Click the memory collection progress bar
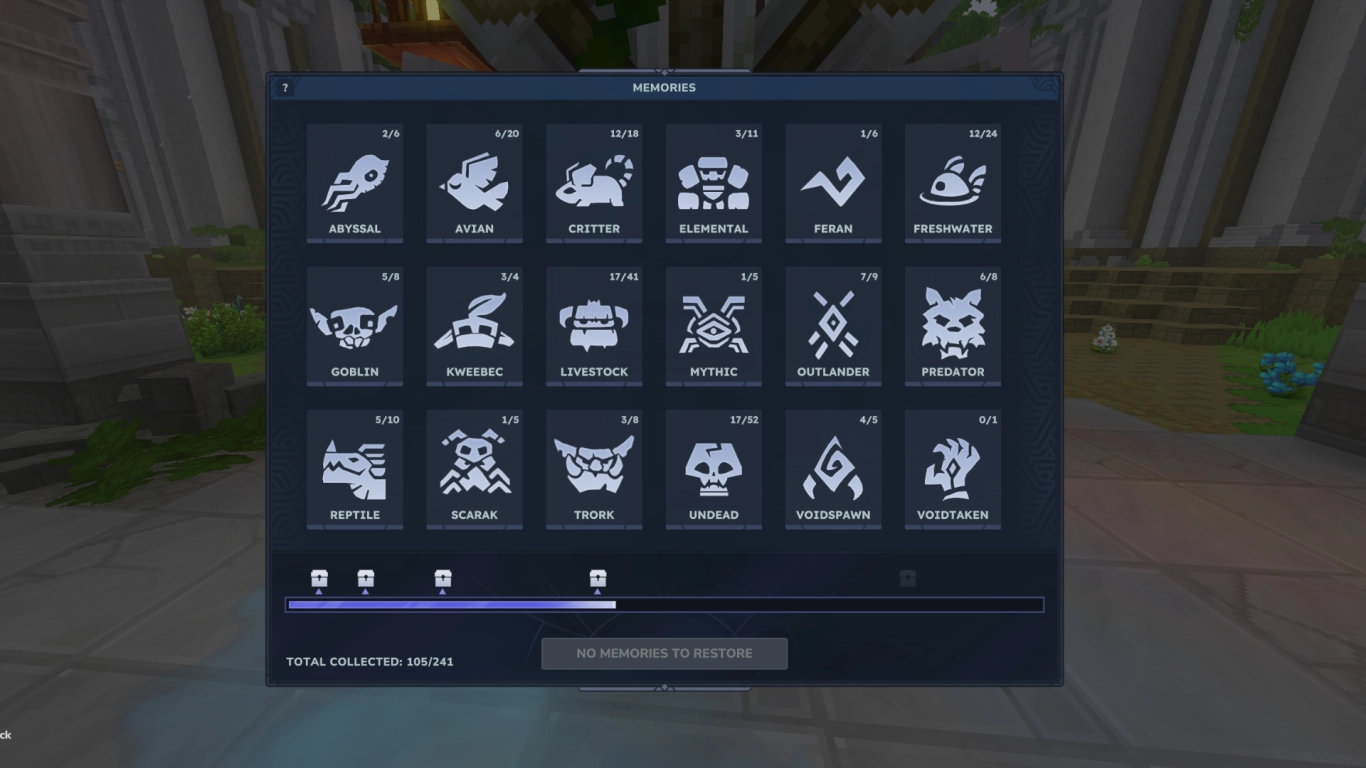Viewport: 1366px width, 768px height. click(665, 604)
